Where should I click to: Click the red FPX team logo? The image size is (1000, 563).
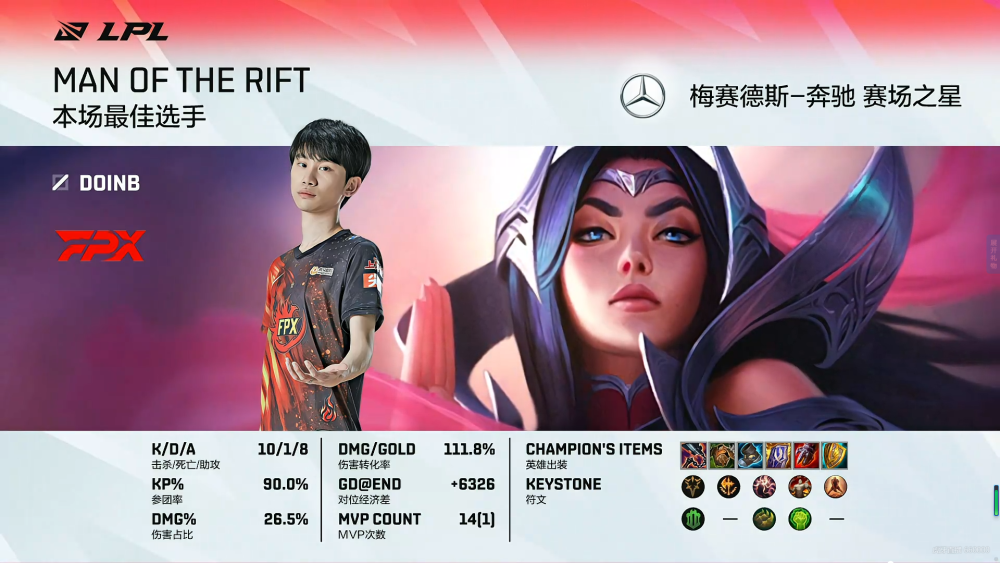[101, 246]
